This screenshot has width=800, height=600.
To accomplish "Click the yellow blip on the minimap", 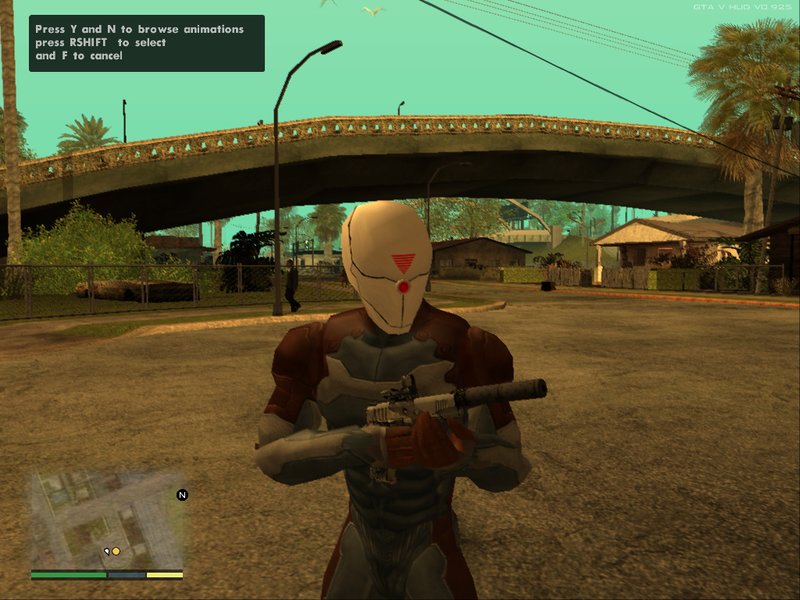I will click(x=116, y=551).
